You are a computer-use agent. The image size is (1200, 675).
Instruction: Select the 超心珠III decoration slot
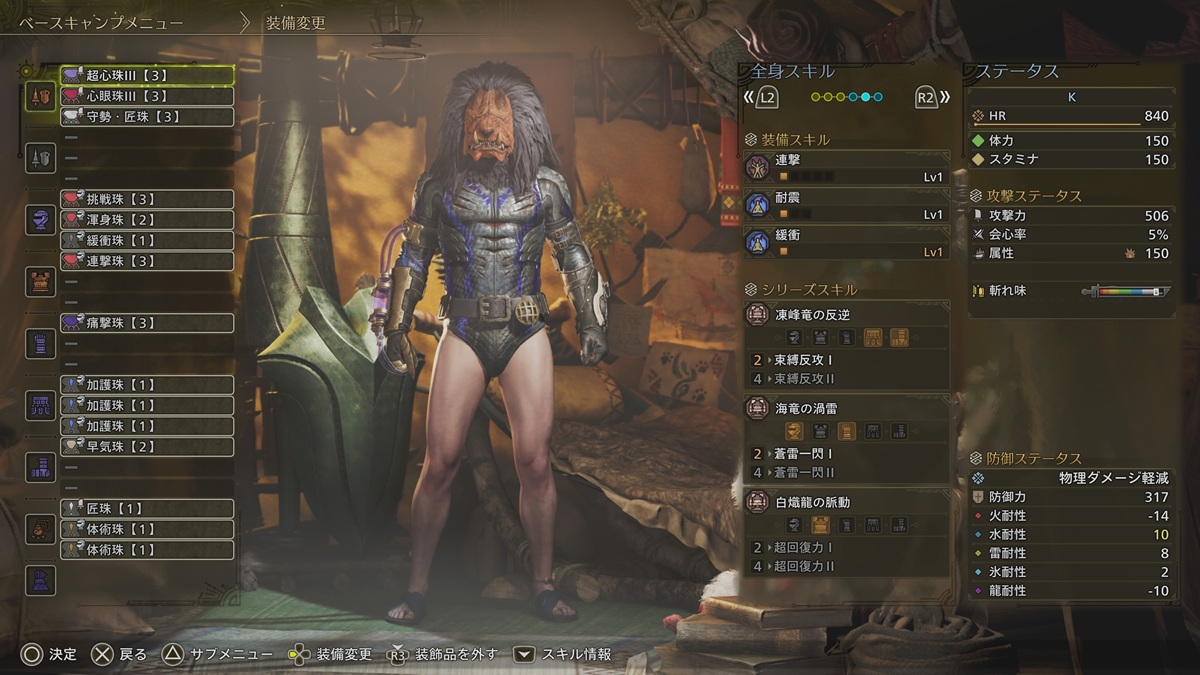[x=147, y=75]
